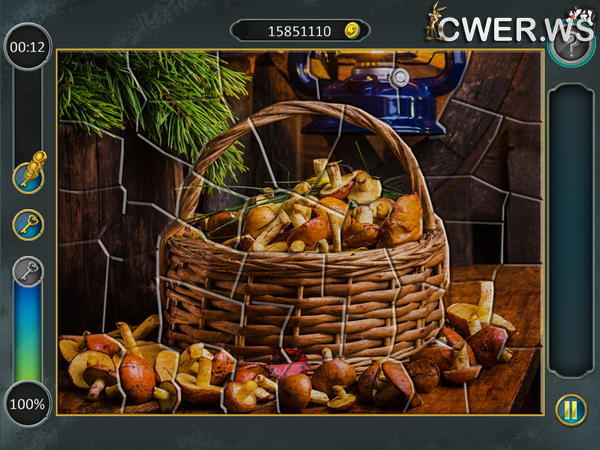Open the question mark hint button

(x=571, y=46)
